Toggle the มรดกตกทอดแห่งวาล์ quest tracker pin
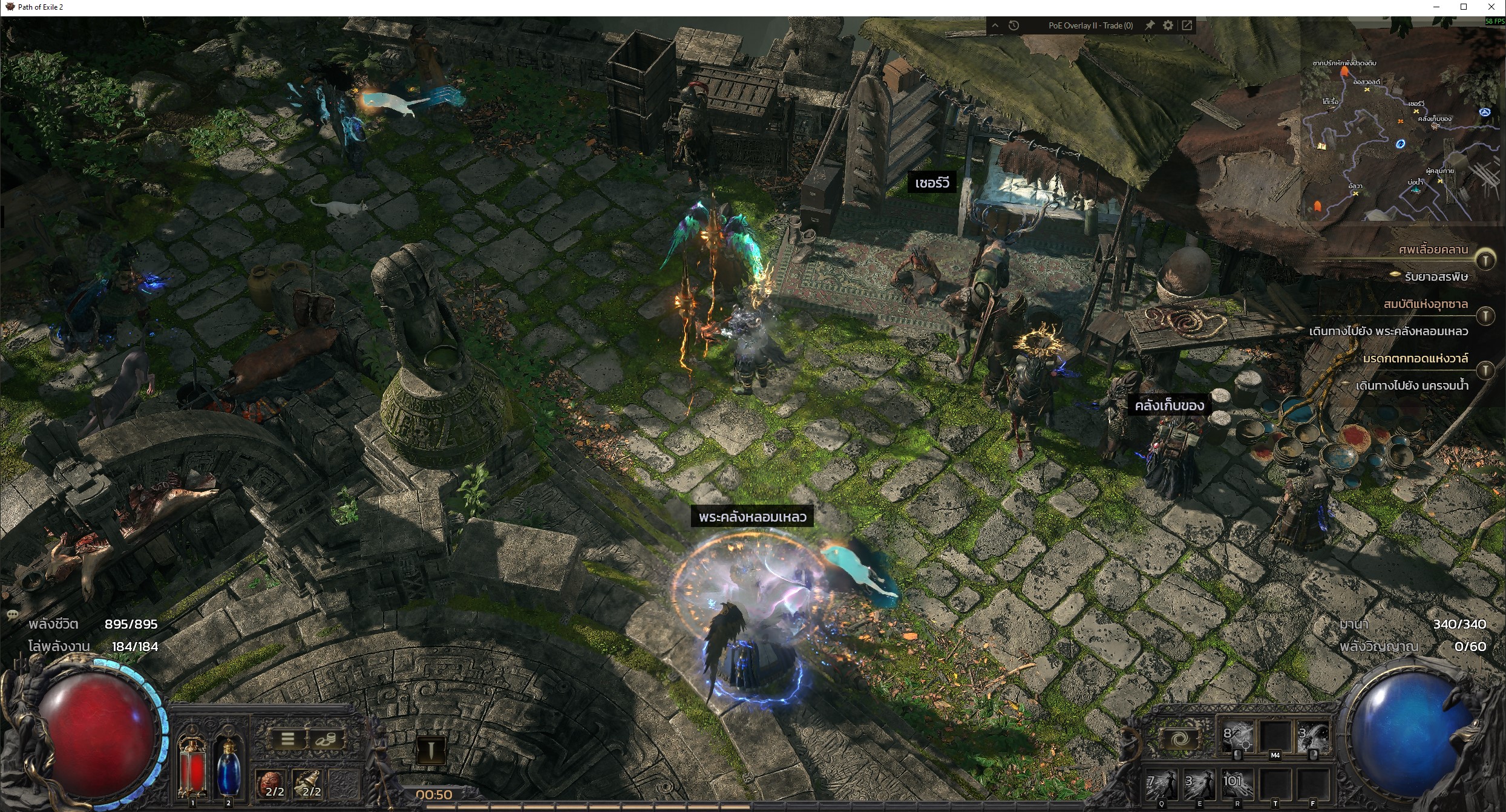Image resolution: width=1506 pixels, height=812 pixels. pos(1485,369)
